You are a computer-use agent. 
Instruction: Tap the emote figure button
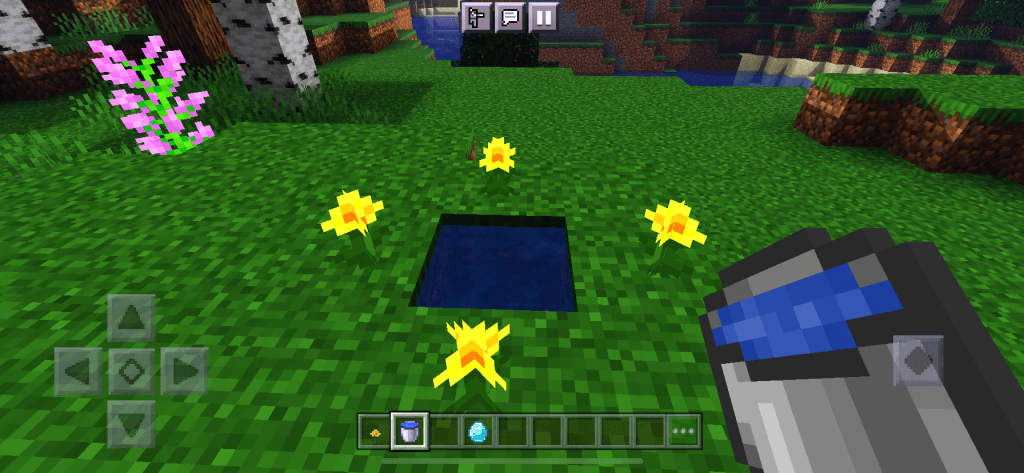476,17
